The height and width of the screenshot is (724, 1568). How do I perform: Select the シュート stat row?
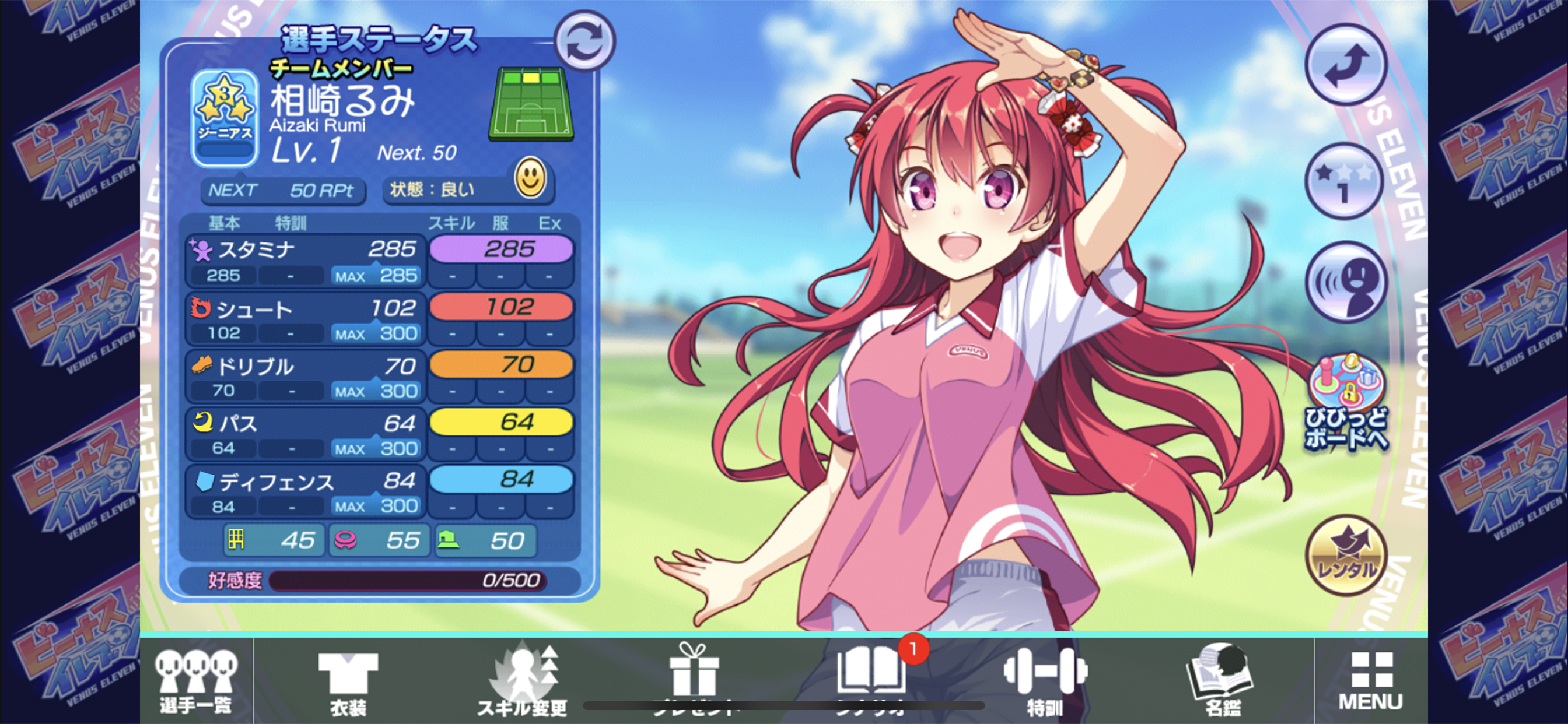coord(306,319)
